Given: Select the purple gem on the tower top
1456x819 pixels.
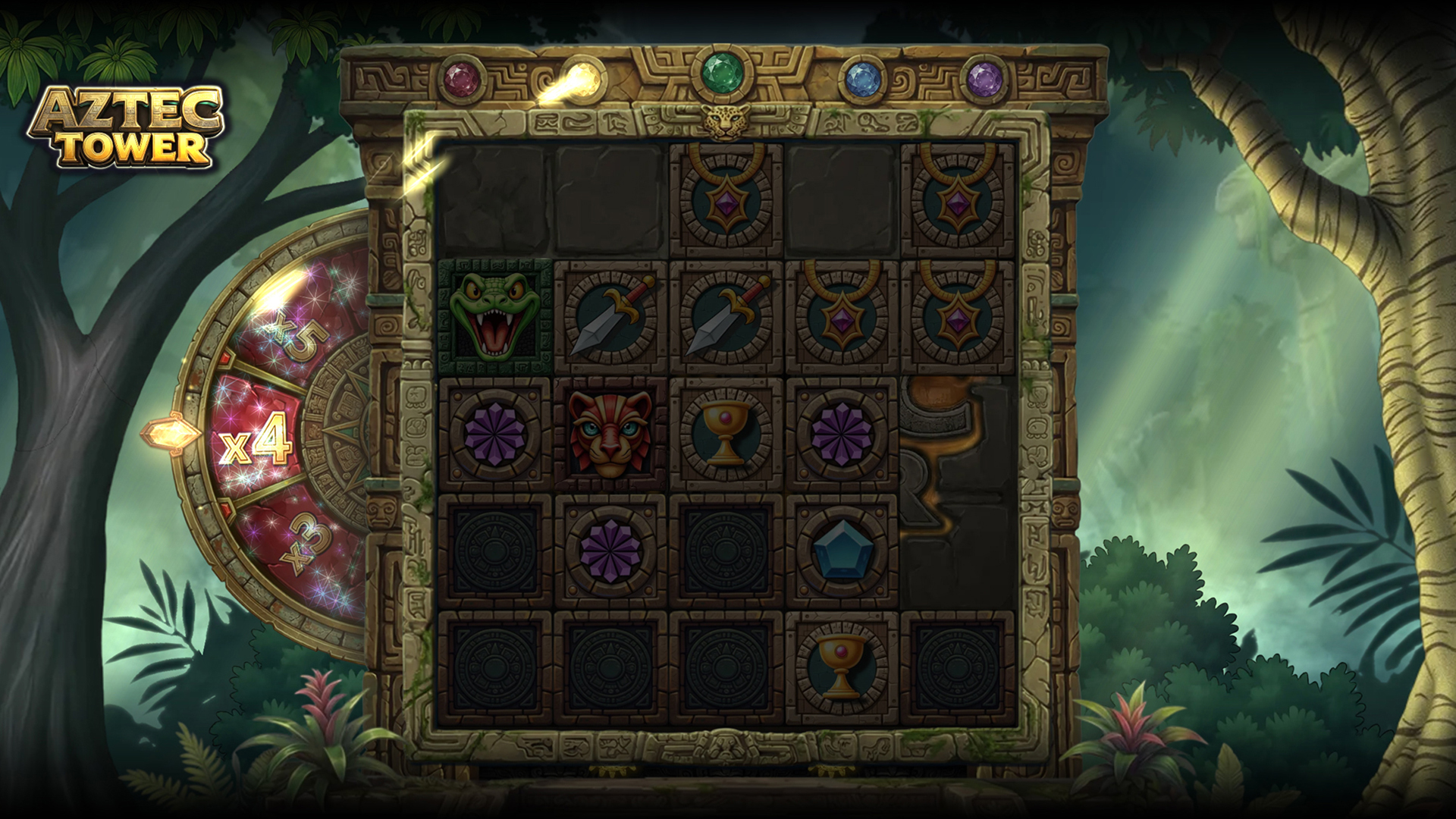Looking at the screenshot, I should [983, 77].
